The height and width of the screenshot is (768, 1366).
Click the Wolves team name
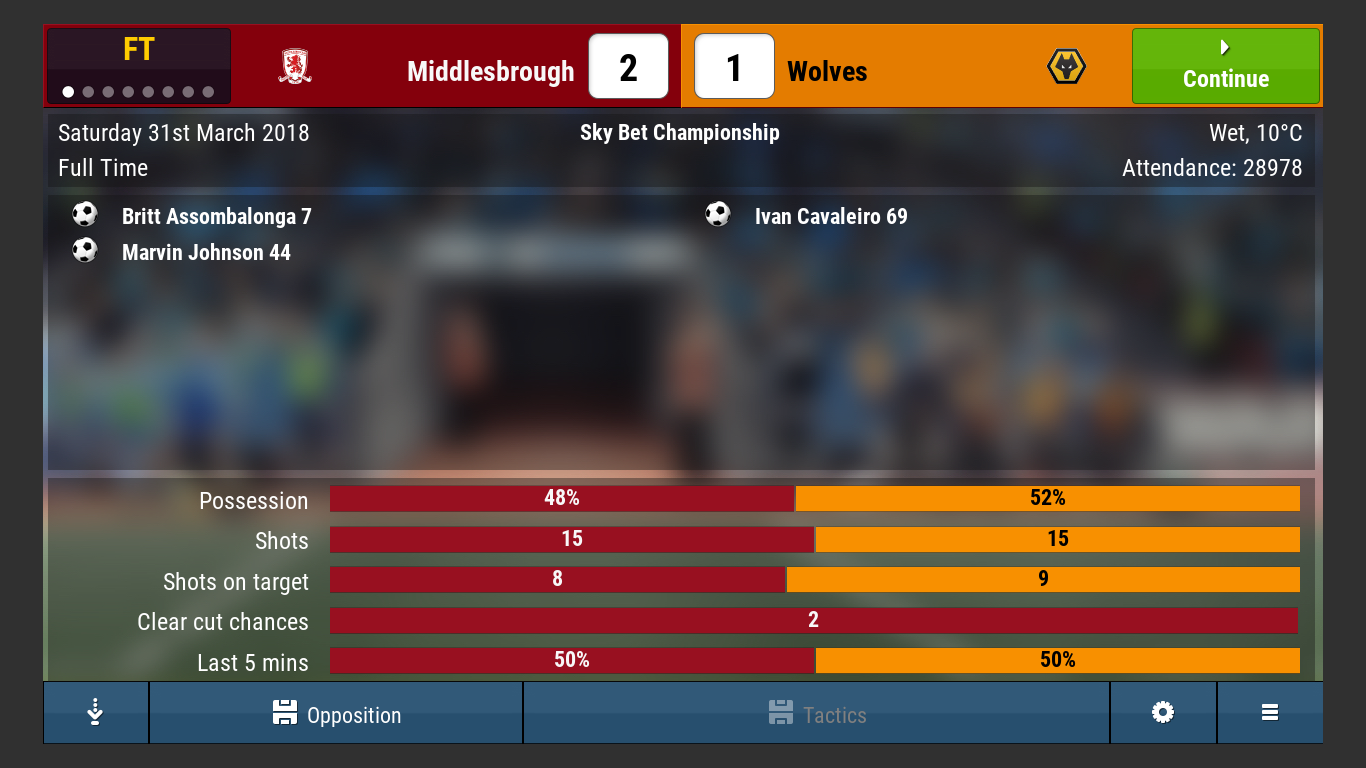coord(827,72)
